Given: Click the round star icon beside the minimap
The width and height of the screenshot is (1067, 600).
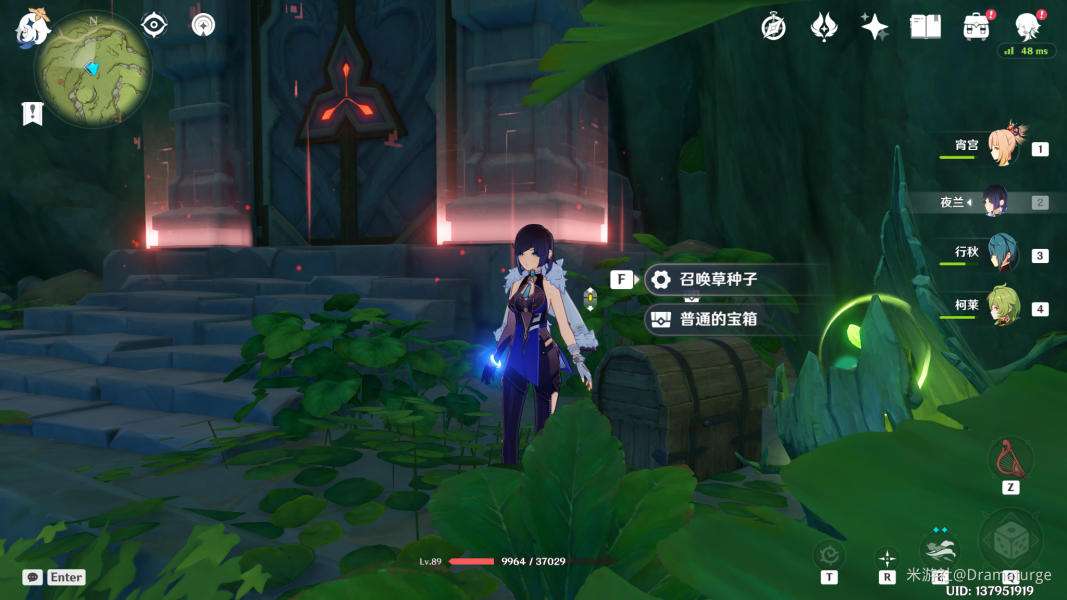Looking at the screenshot, I should click(203, 25).
